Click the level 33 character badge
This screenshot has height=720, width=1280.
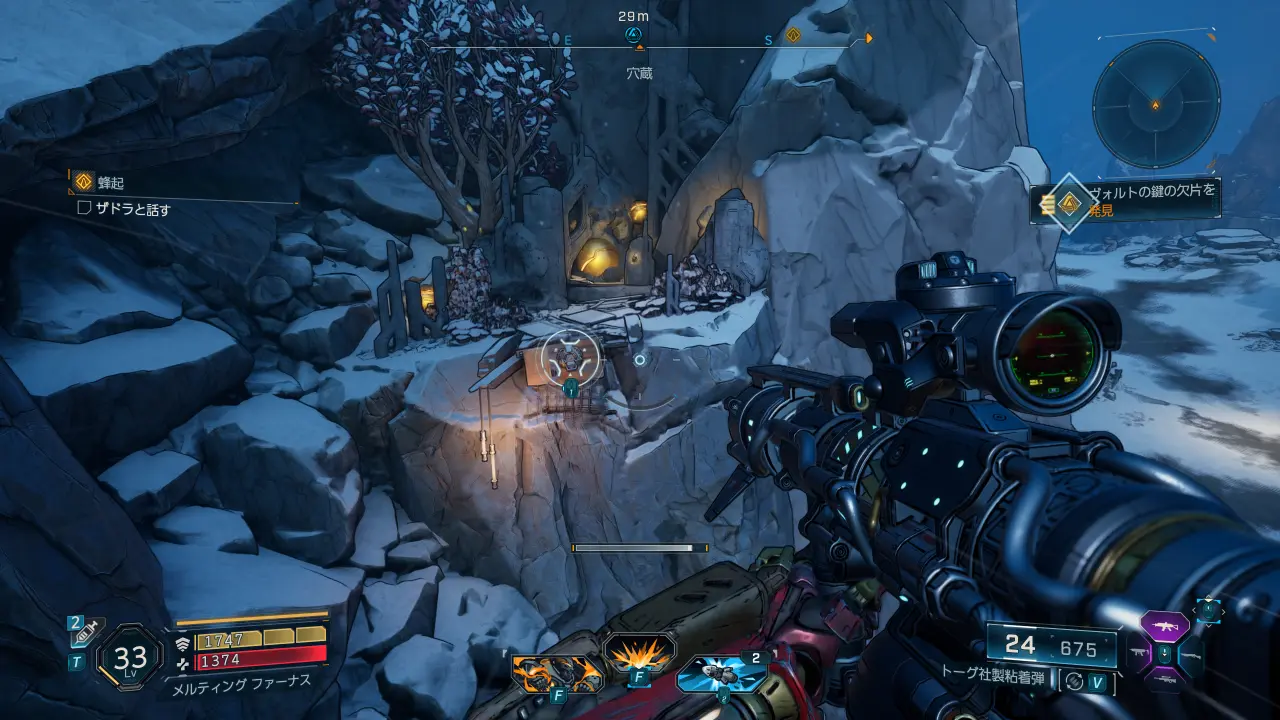[130, 657]
